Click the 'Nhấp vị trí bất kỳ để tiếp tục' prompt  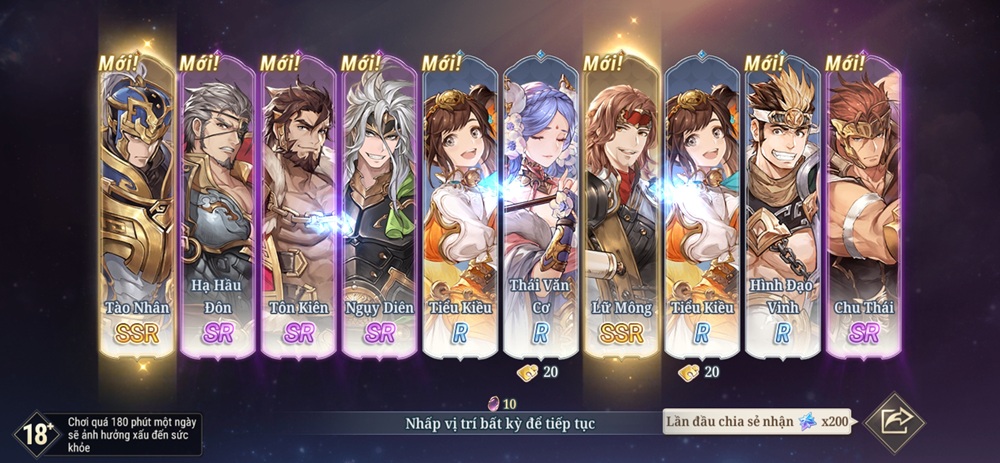(500, 423)
